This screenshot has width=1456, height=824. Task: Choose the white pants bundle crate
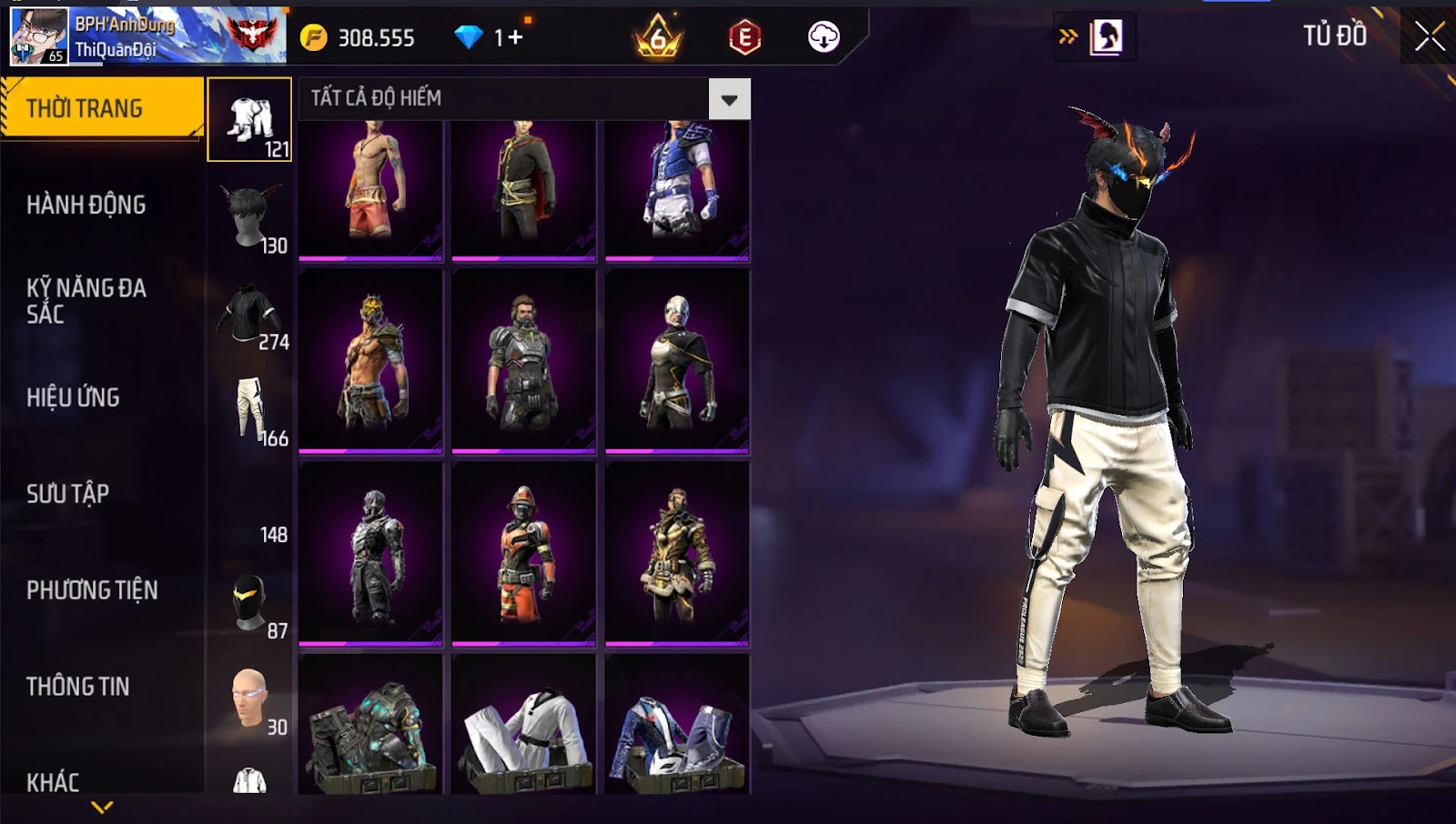523,728
